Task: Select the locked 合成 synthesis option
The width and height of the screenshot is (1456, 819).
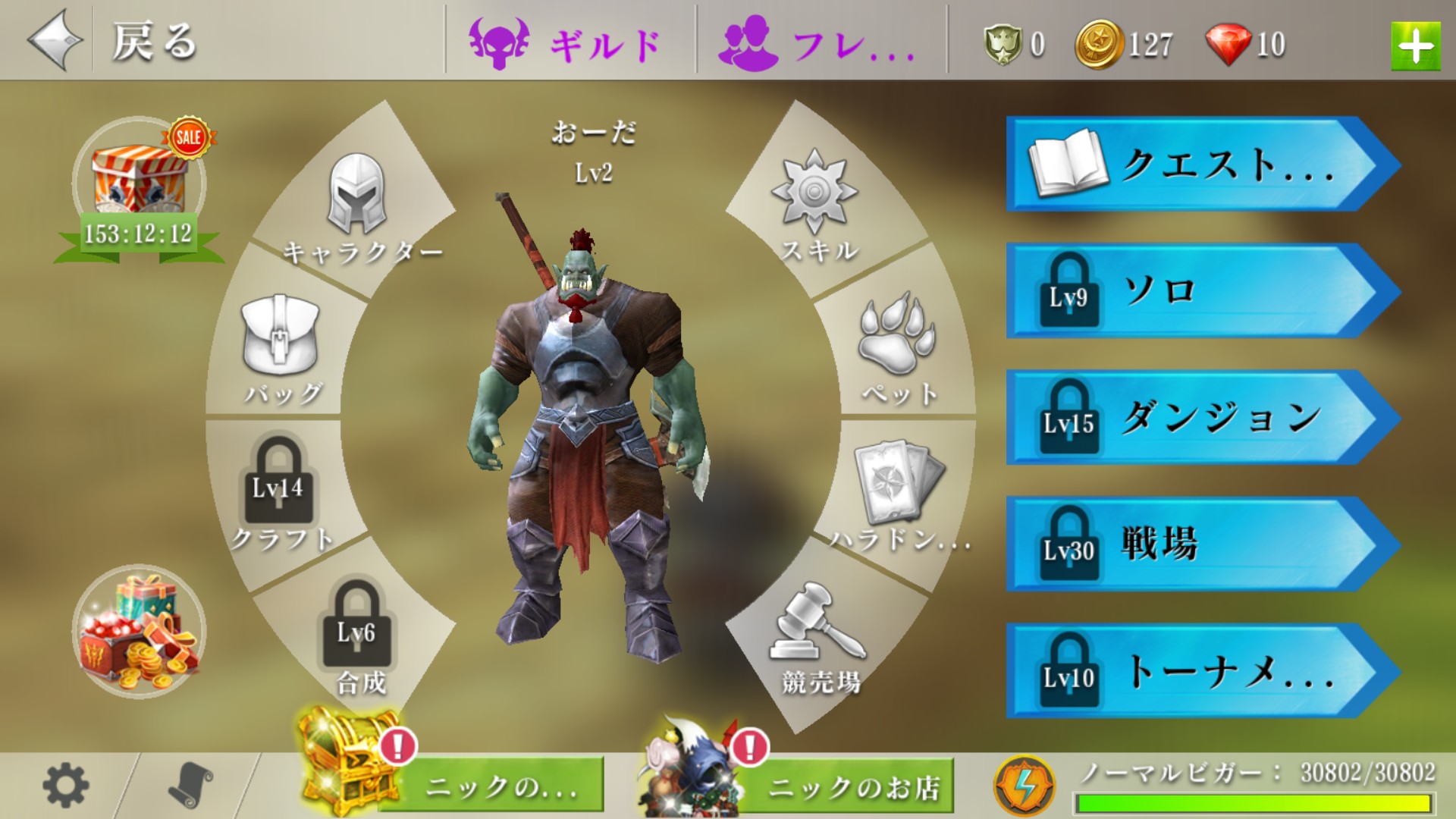Action: click(358, 637)
